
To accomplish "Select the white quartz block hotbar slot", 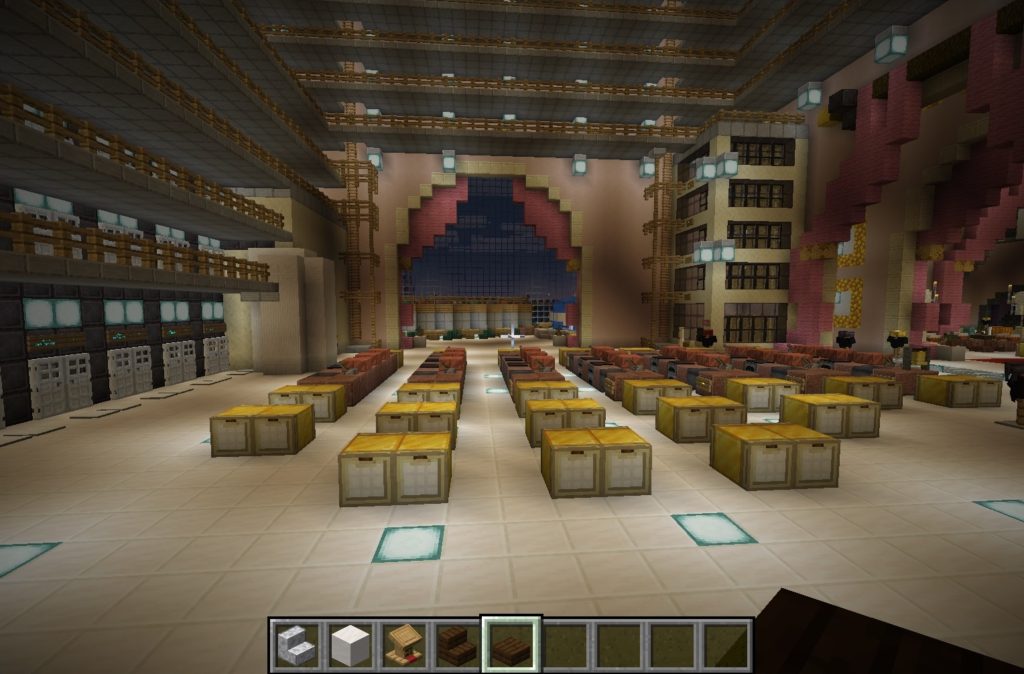I will click(351, 645).
